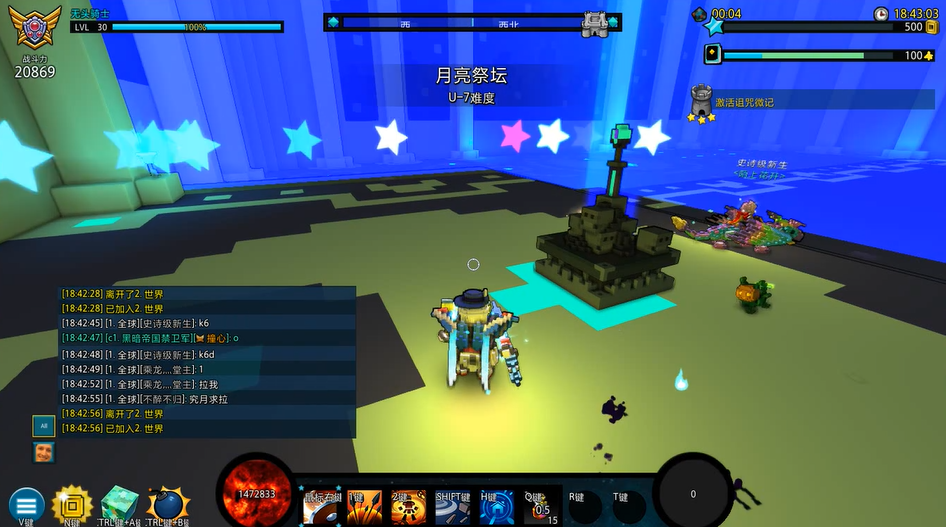Click the player badge emblem
This screenshot has width=946, height=527.
(x=34, y=30)
